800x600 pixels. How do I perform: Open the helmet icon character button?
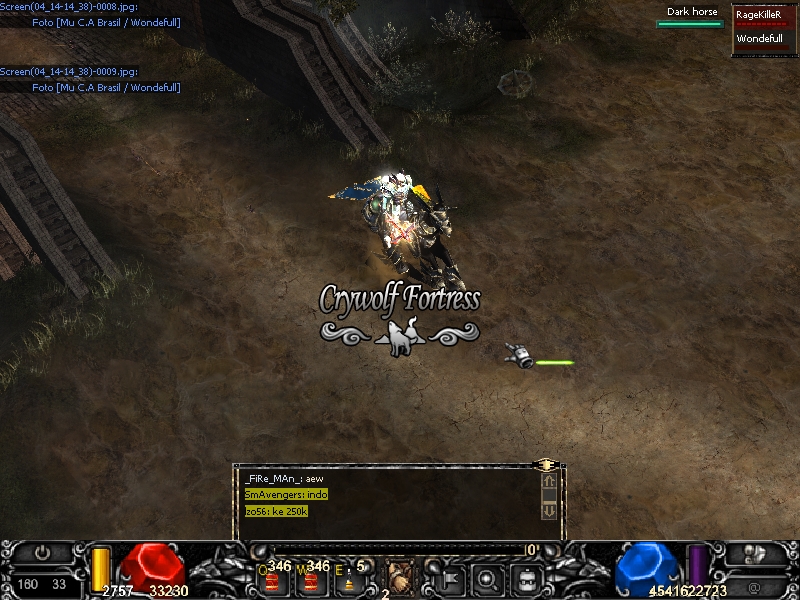[526, 577]
